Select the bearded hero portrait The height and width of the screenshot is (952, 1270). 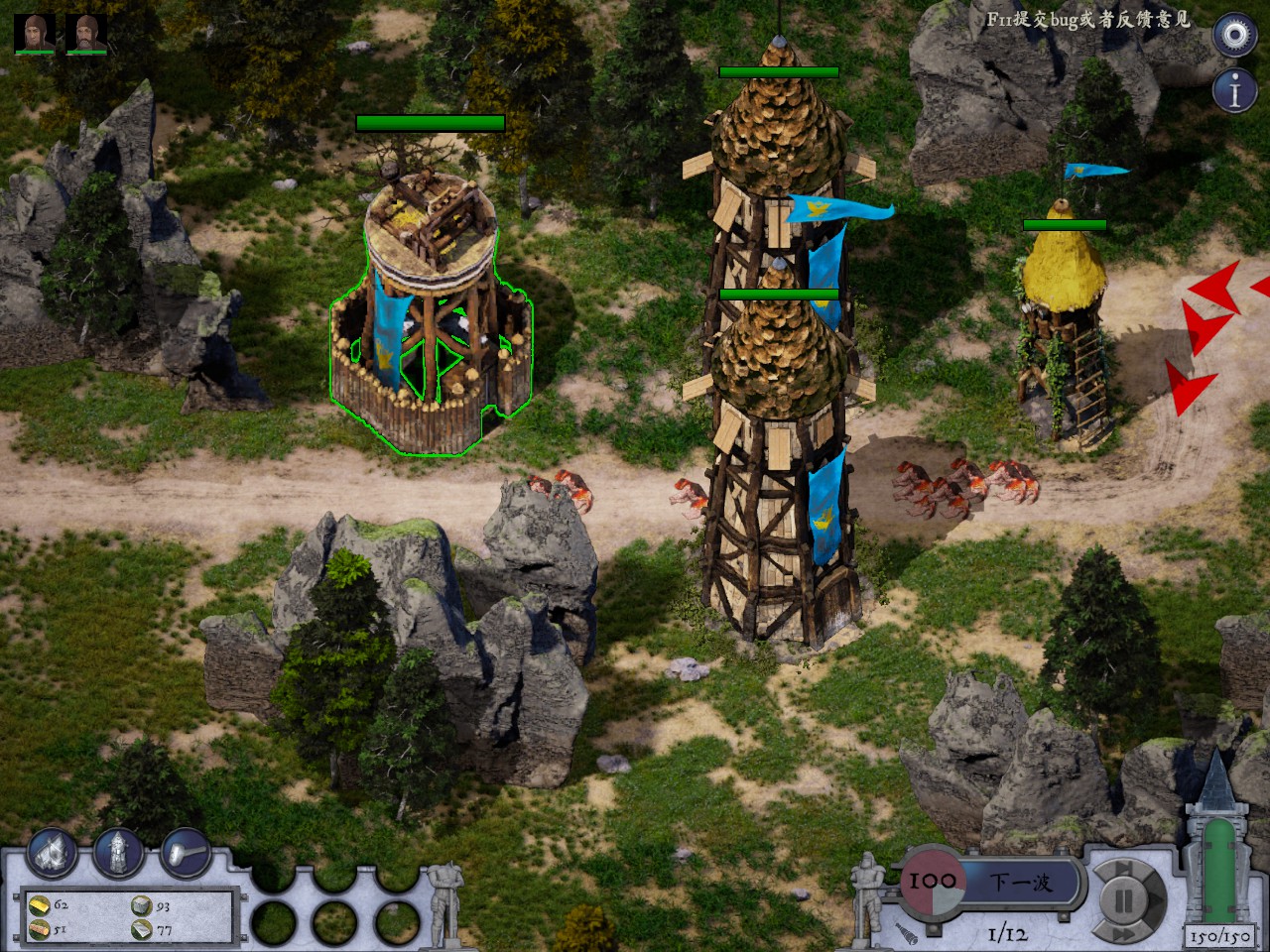click(86, 33)
